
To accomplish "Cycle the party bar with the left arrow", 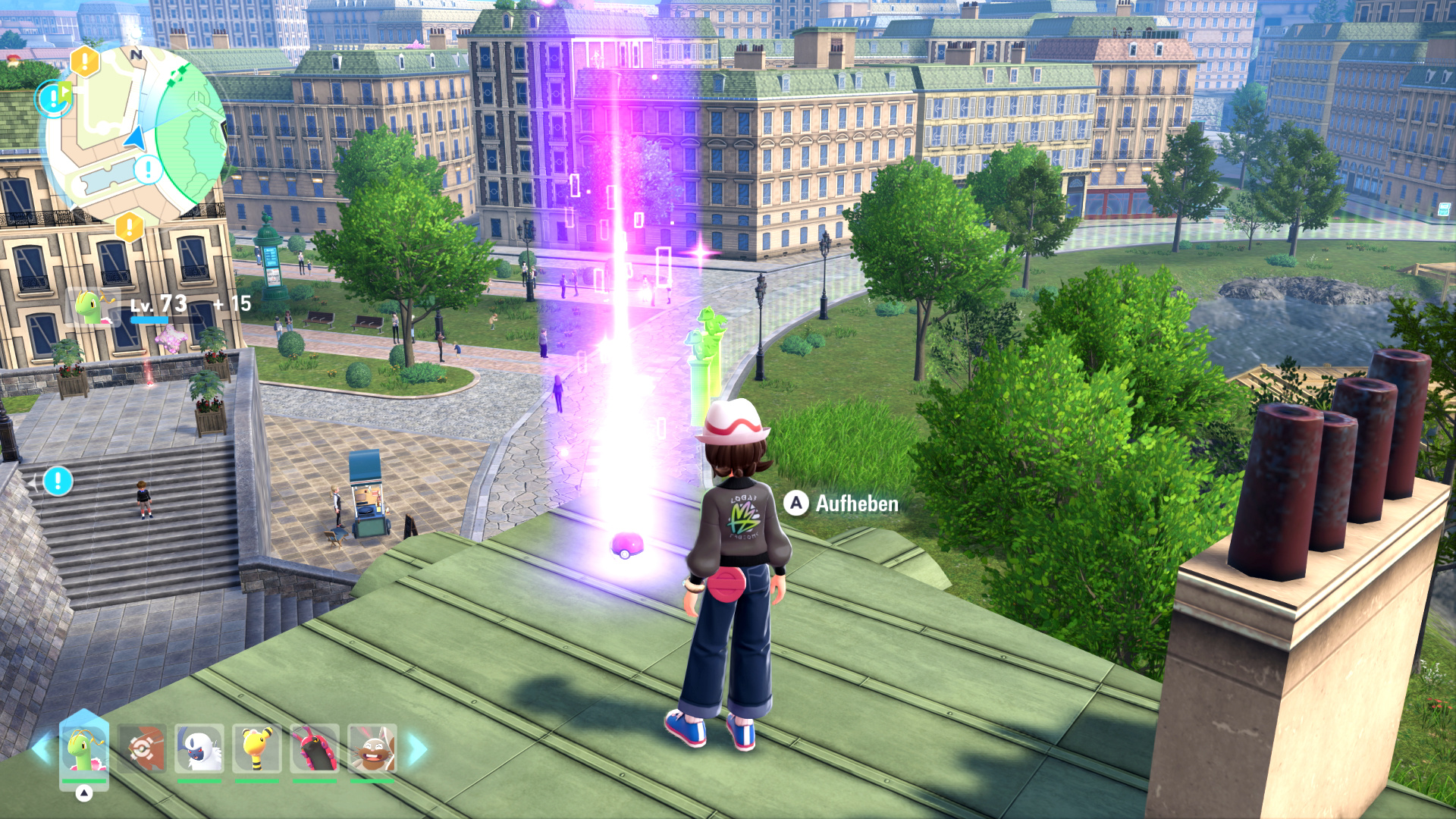I will (42, 749).
